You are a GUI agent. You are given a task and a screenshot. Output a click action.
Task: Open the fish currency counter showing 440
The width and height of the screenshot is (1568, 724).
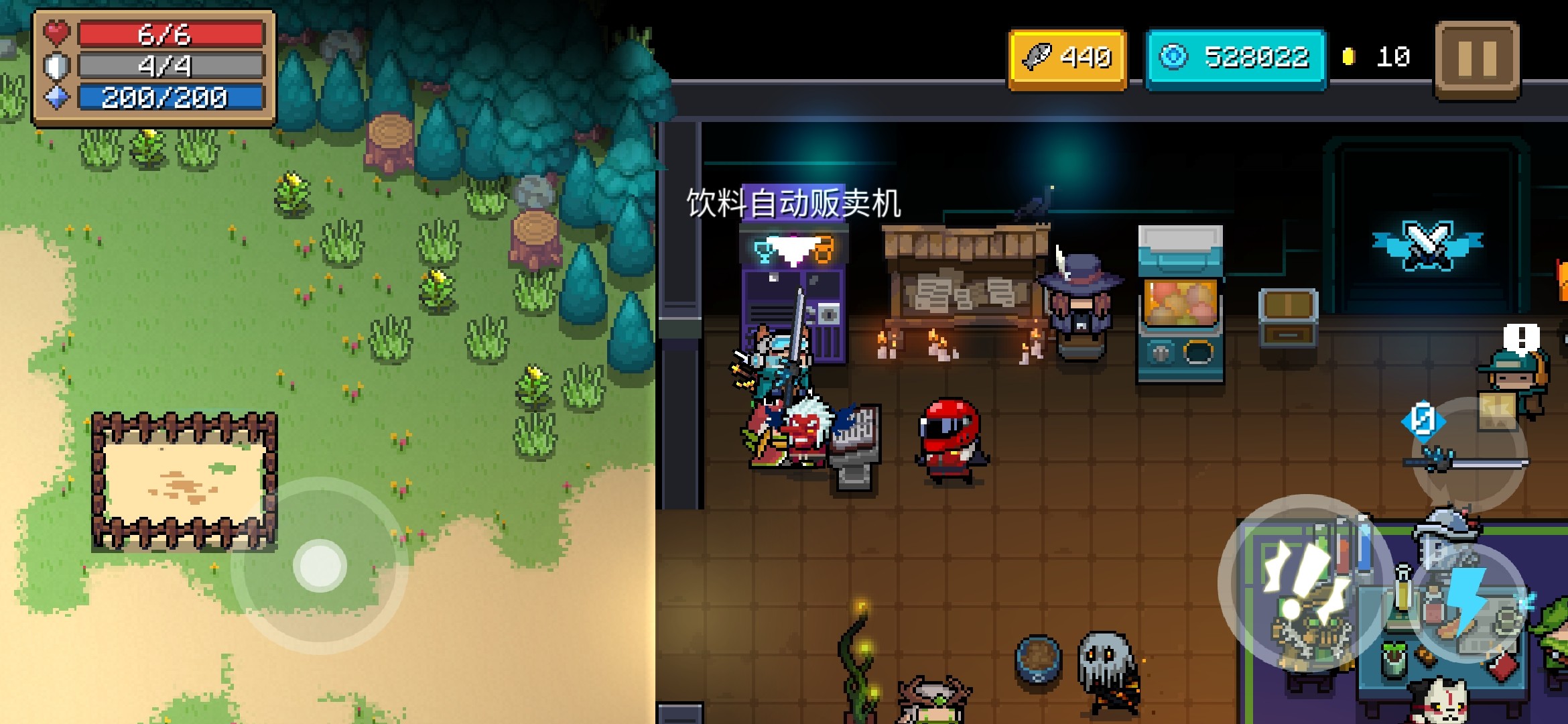pos(1067,58)
